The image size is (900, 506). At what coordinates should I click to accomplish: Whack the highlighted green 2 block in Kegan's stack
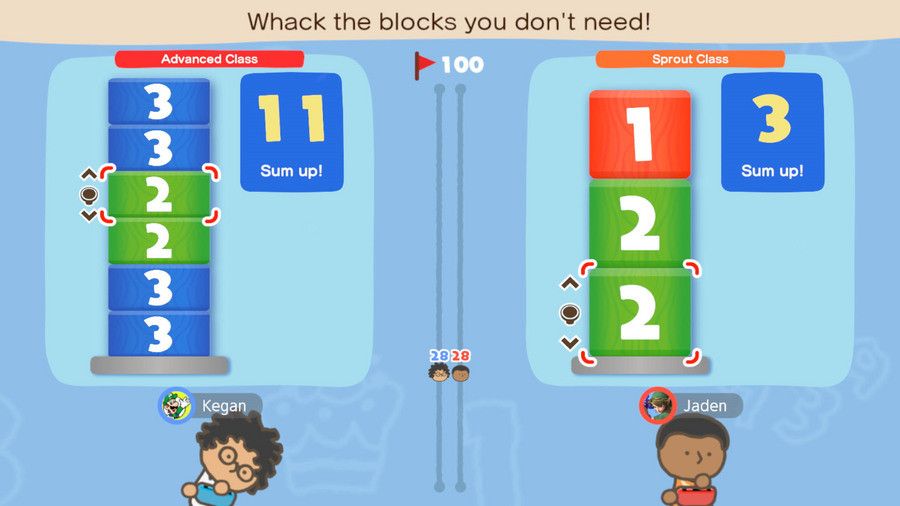(x=159, y=195)
